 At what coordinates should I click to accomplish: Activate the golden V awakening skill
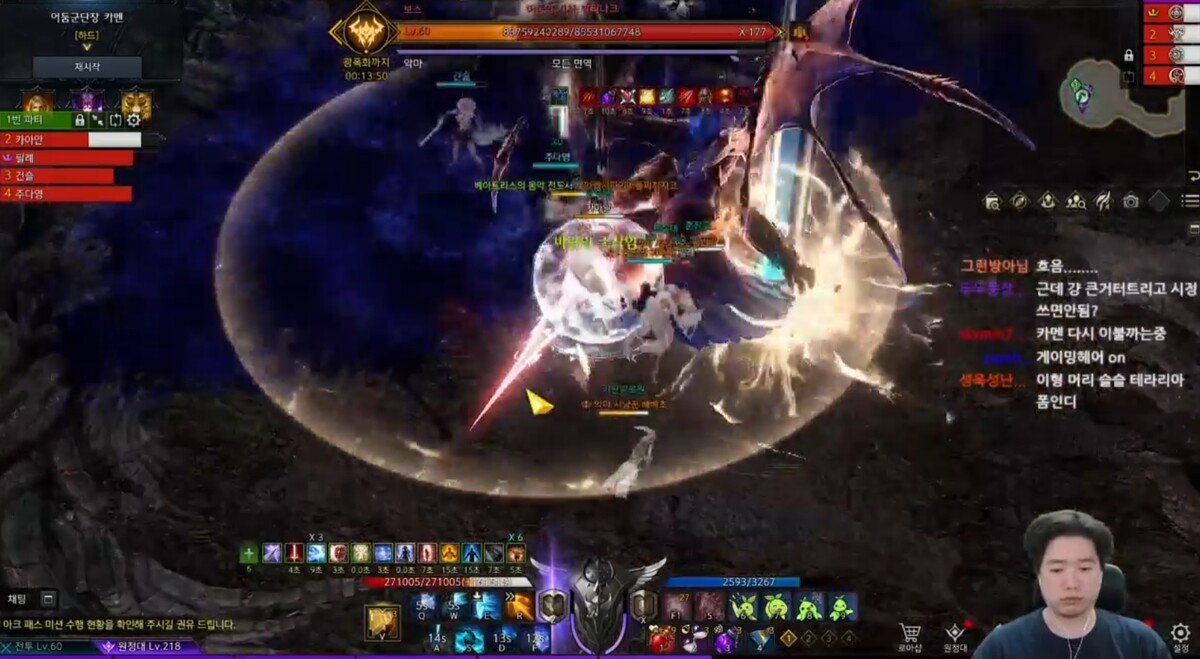pos(382,622)
